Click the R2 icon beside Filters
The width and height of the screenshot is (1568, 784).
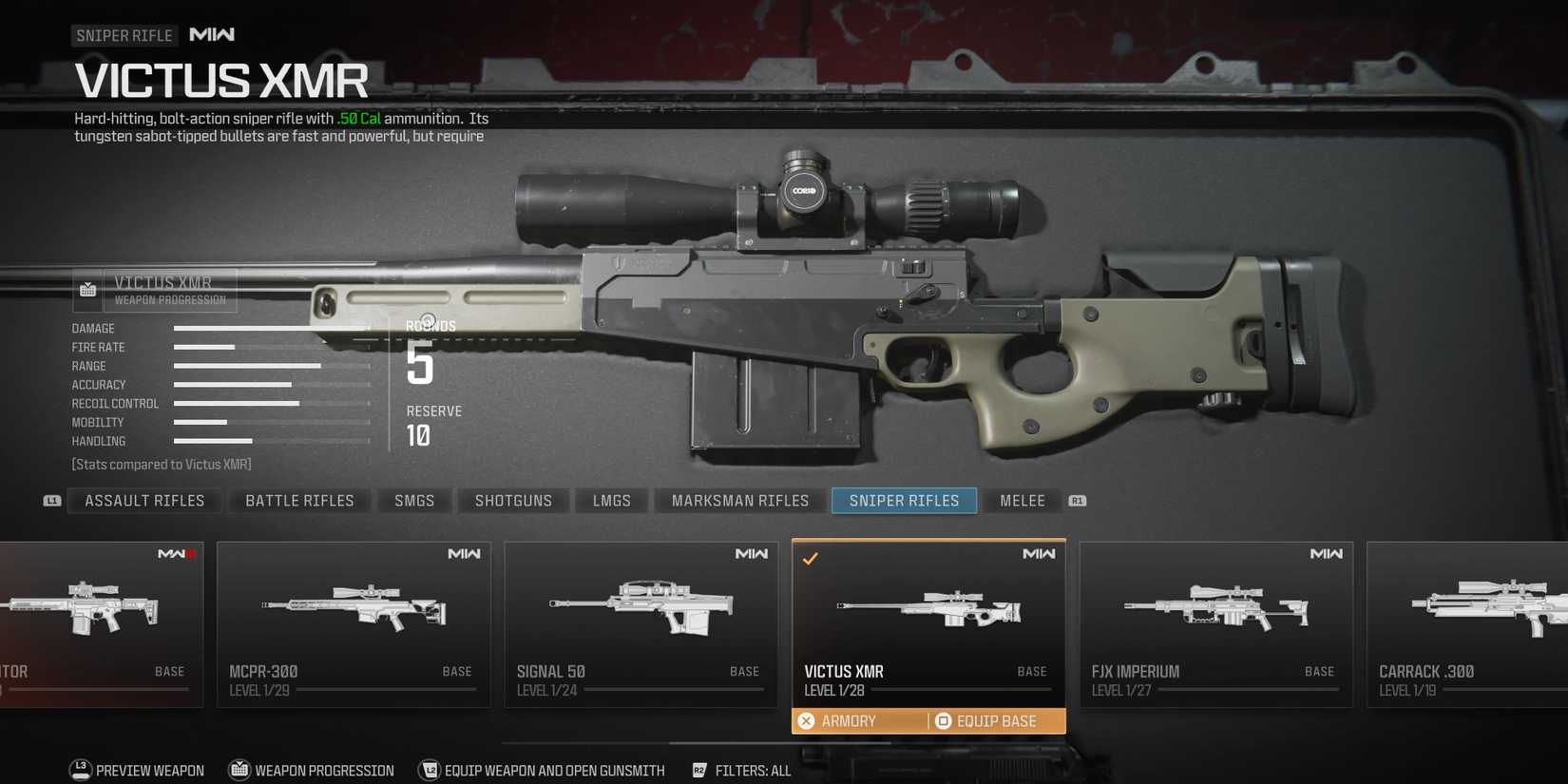click(699, 771)
